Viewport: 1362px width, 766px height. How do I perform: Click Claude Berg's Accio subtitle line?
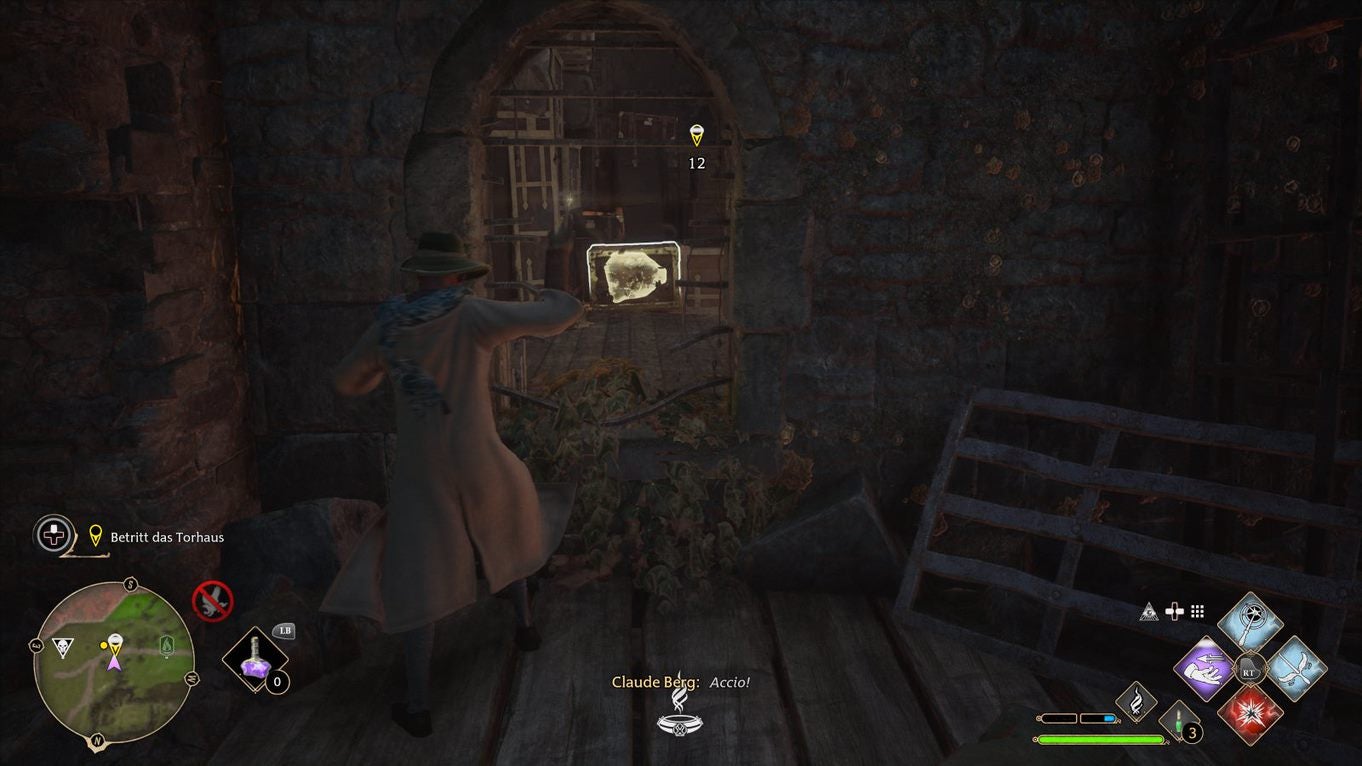(x=681, y=681)
